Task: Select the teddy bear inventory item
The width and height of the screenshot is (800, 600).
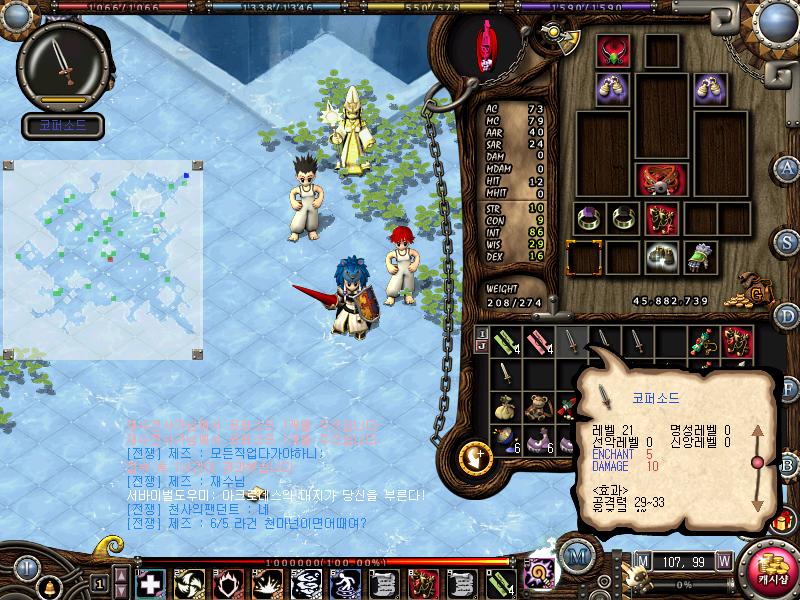Action: point(540,406)
